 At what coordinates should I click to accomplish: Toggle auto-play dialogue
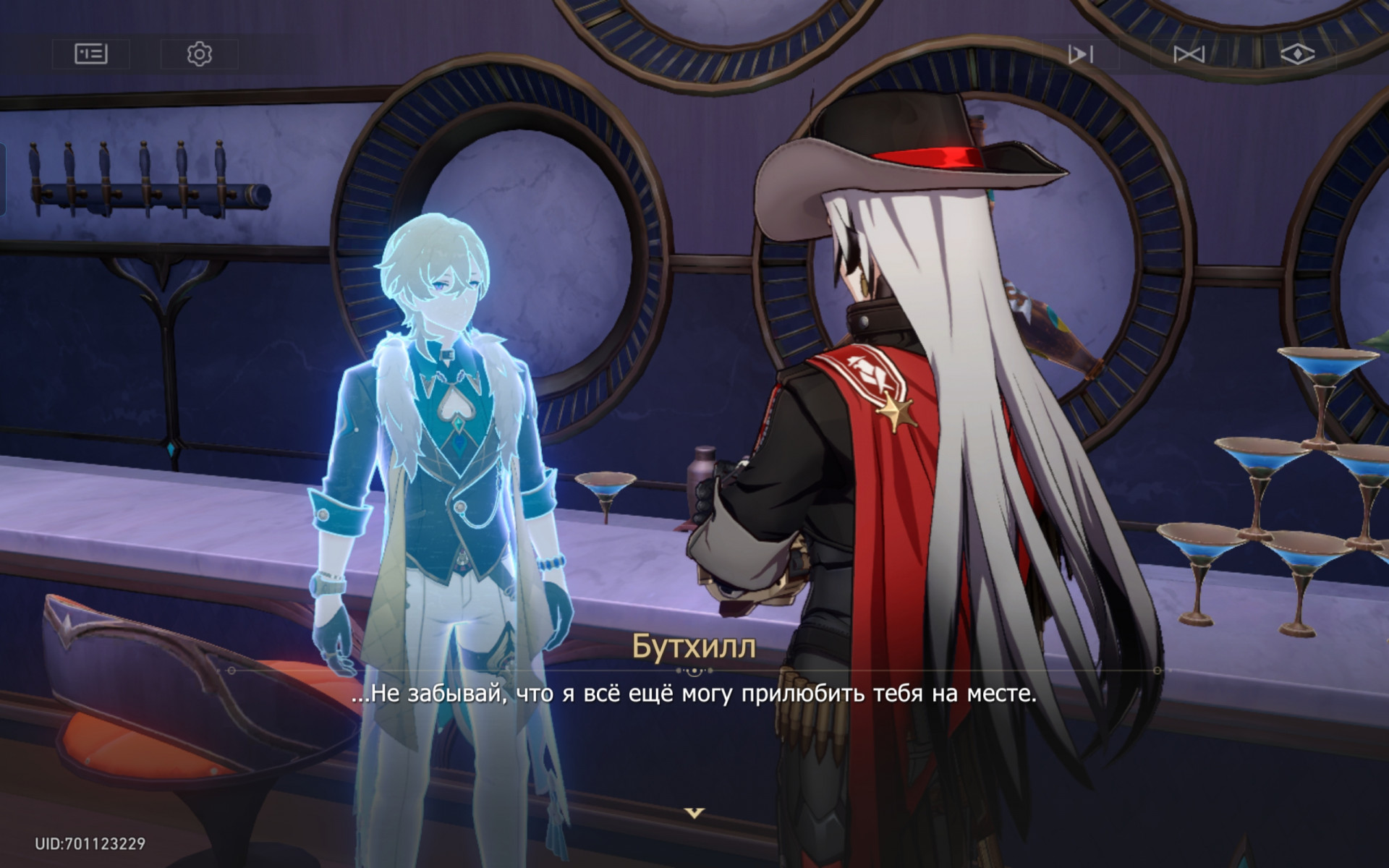click(x=1080, y=54)
